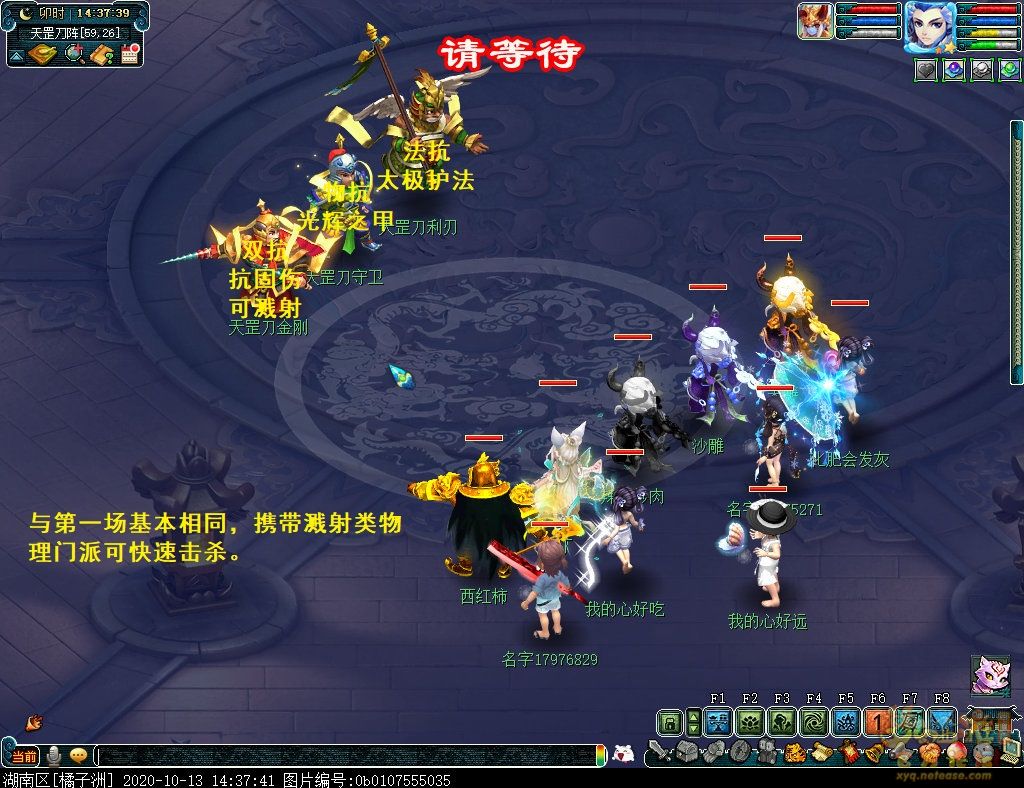The width and height of the screenshot is (1024, 788).
Task: Click the grey heart status icon
Action: (926, 70)
